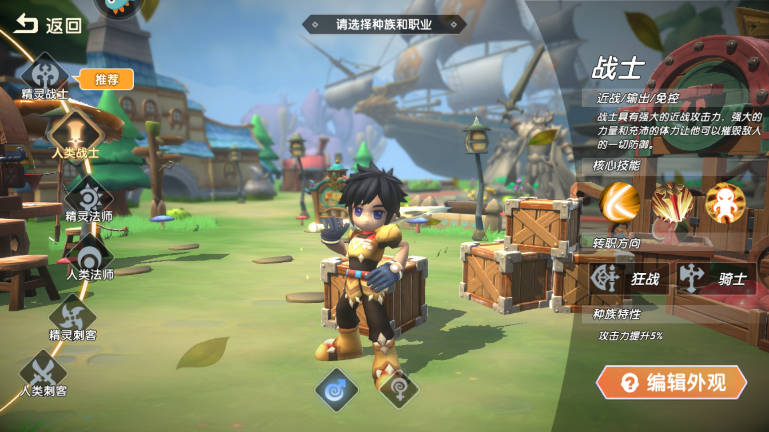Inspect the glowing figure core skill icon
769x432 pixels.
point(725,203)
